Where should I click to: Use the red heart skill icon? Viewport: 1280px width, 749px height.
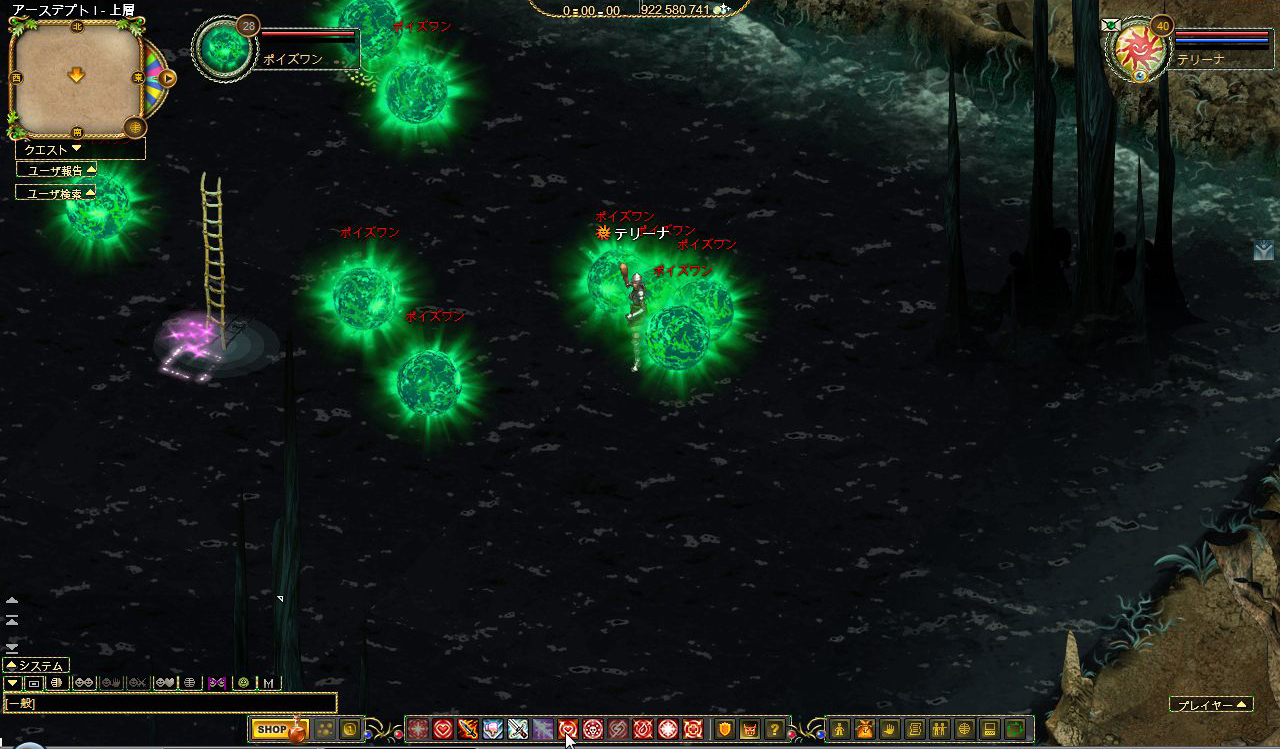(442, 730)
